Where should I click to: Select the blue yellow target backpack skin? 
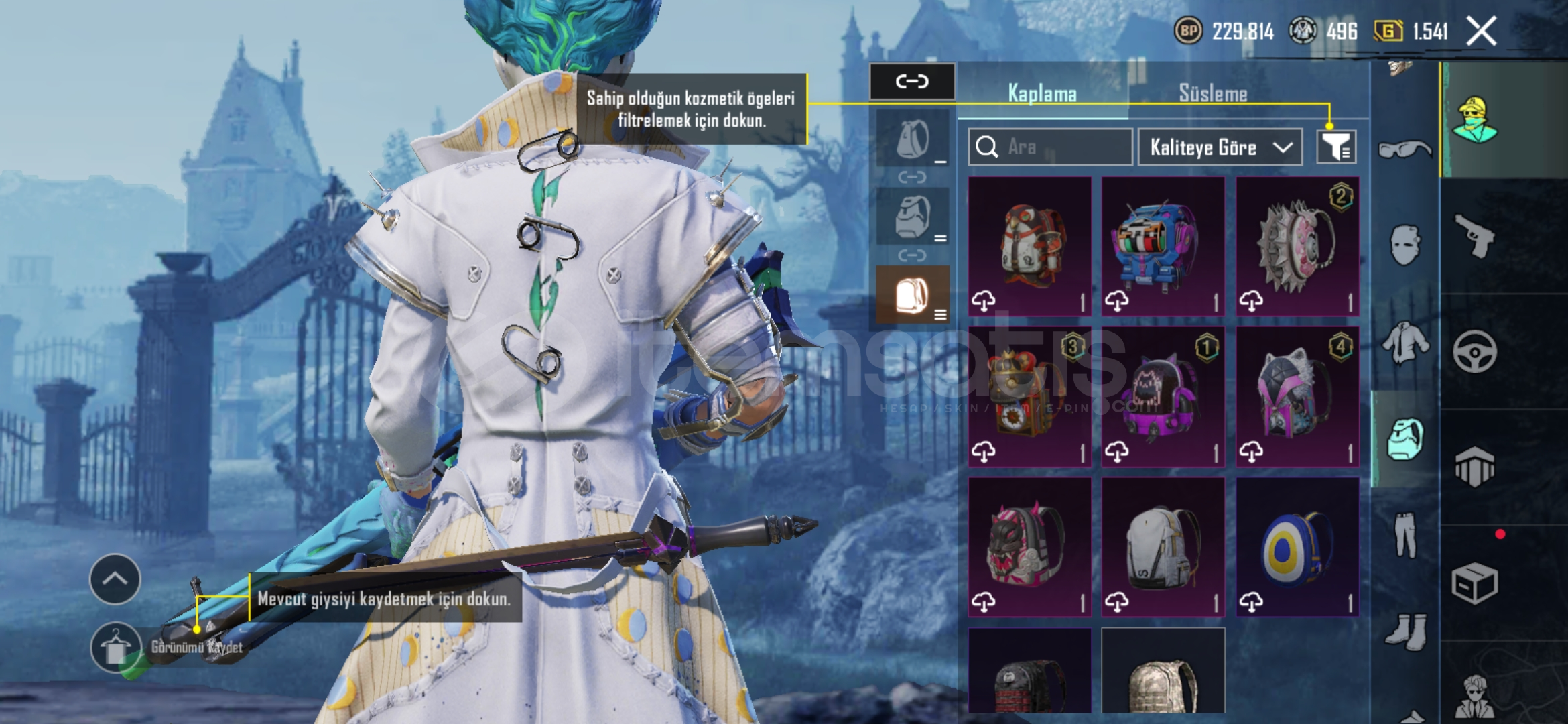click(1297, 547)
